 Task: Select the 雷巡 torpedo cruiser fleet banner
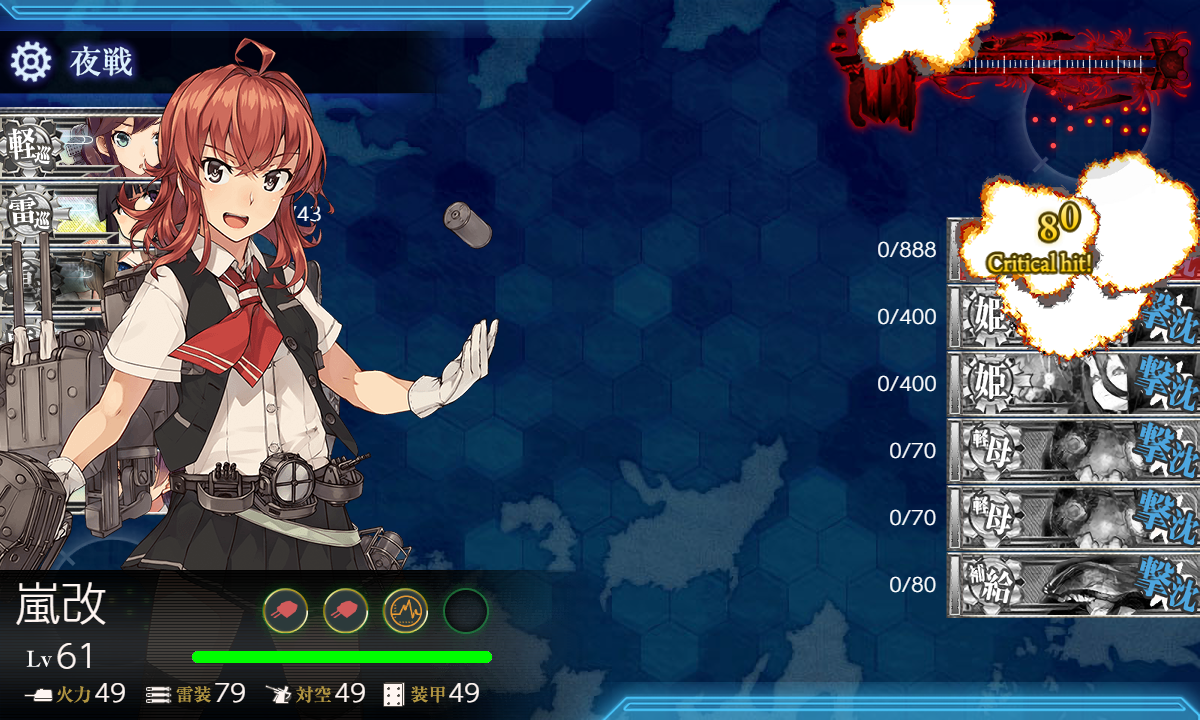60,214
